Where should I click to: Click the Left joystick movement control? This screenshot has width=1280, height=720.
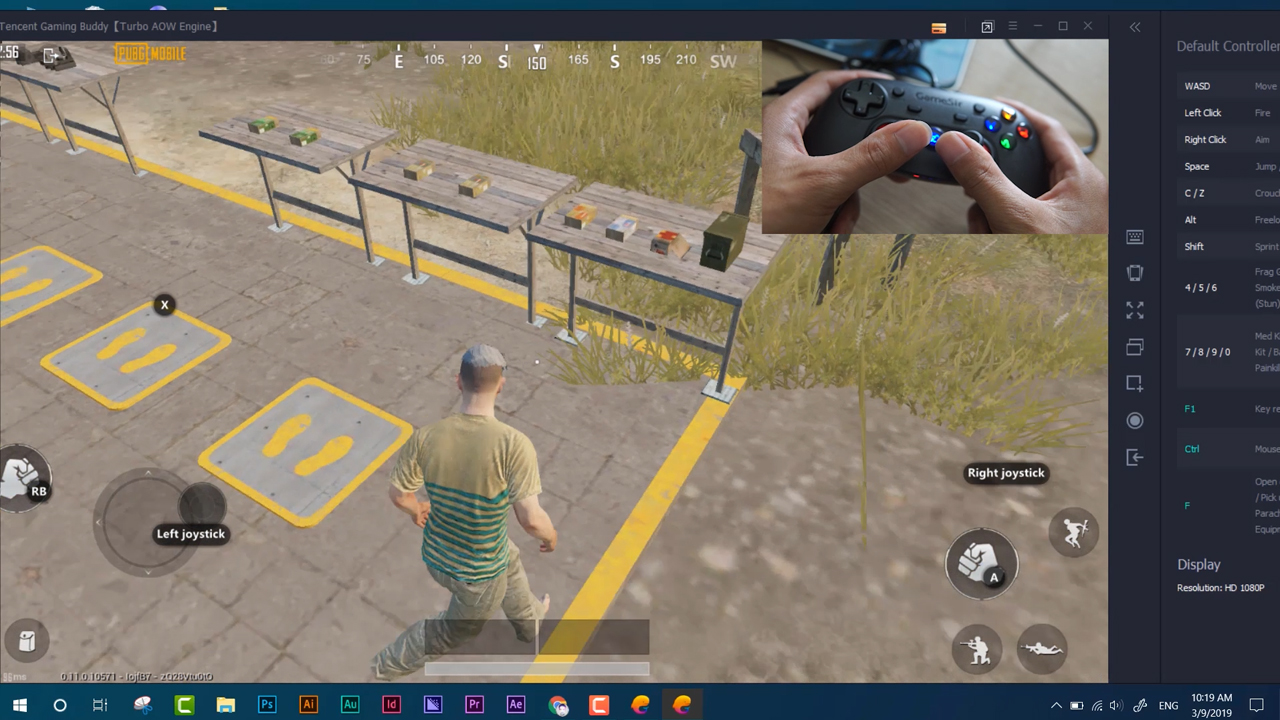148,520
